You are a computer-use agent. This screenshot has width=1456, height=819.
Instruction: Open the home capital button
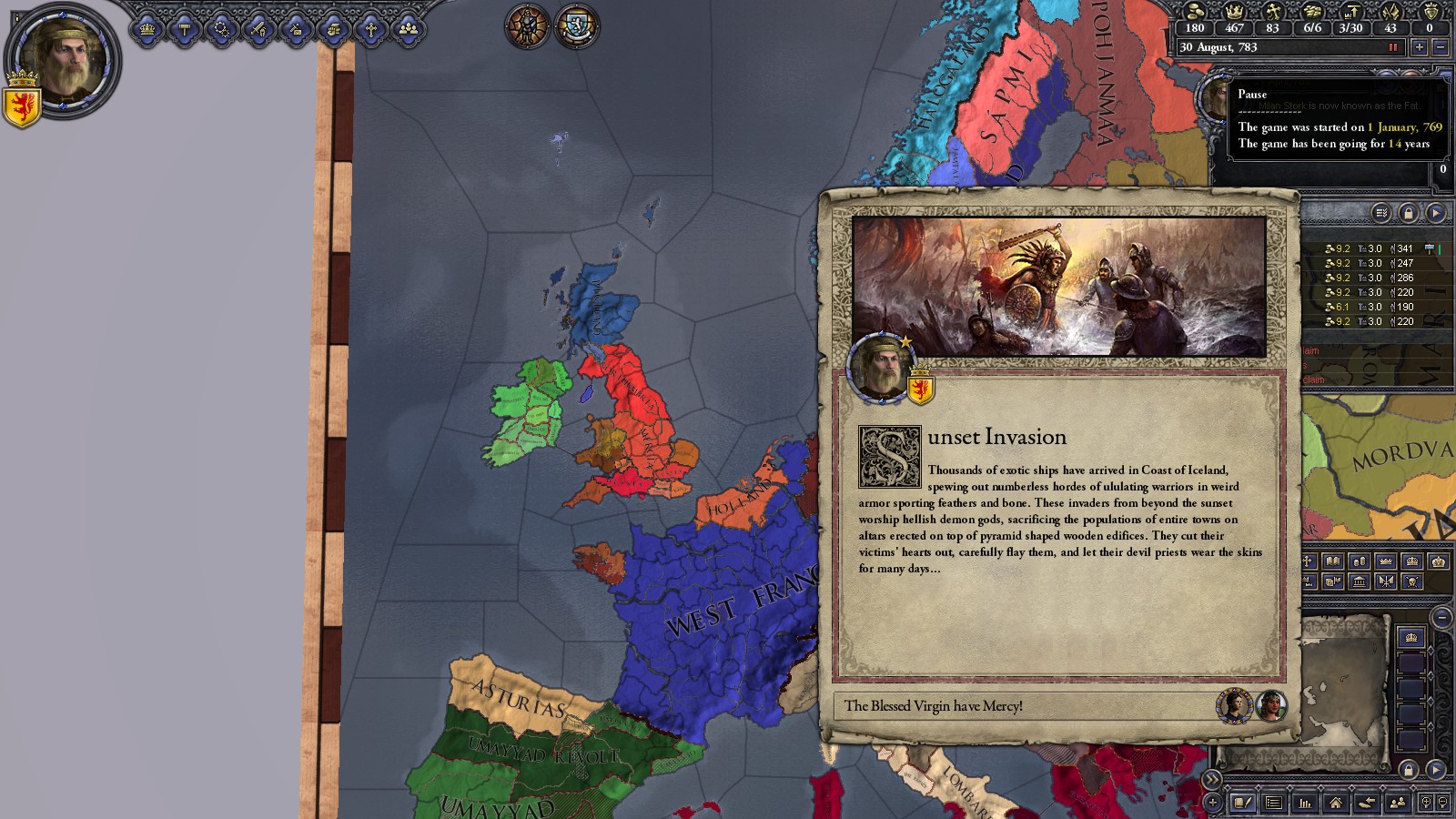[1335, 803]
